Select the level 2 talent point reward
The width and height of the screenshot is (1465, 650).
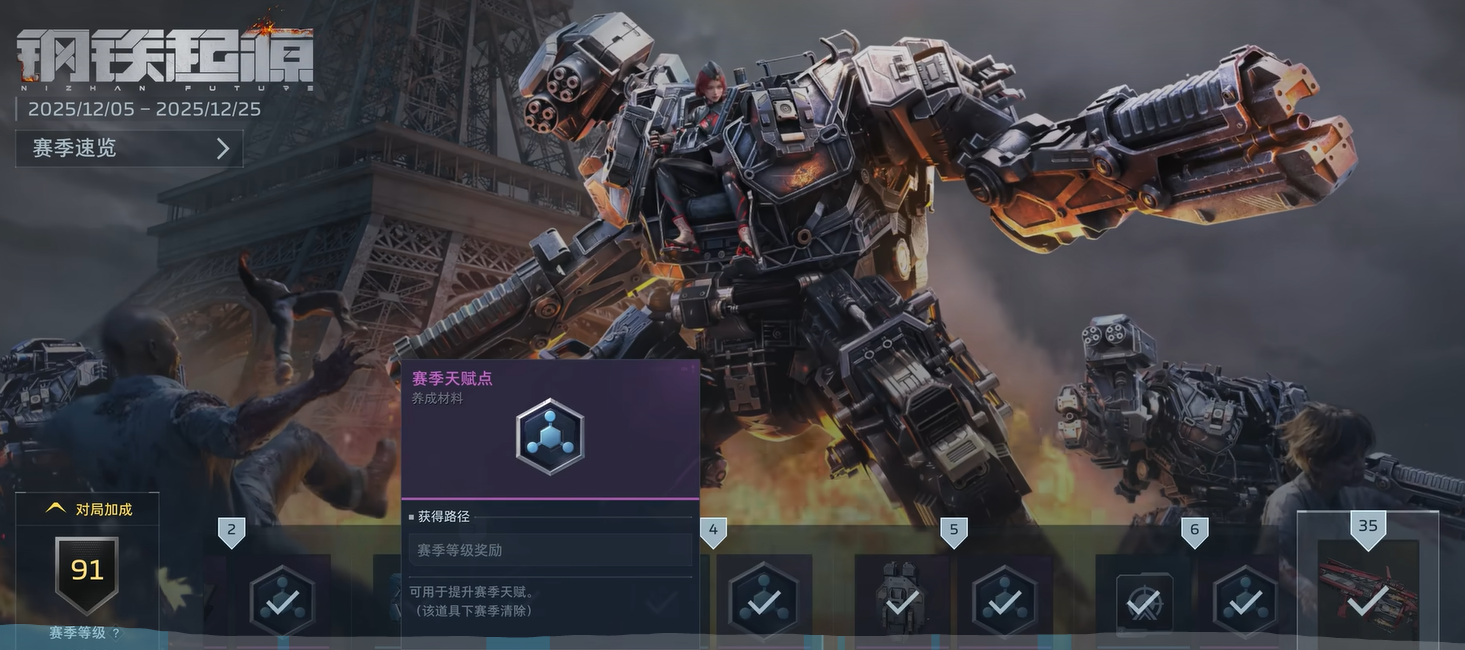pyautogui.click(x=282, y=600)
